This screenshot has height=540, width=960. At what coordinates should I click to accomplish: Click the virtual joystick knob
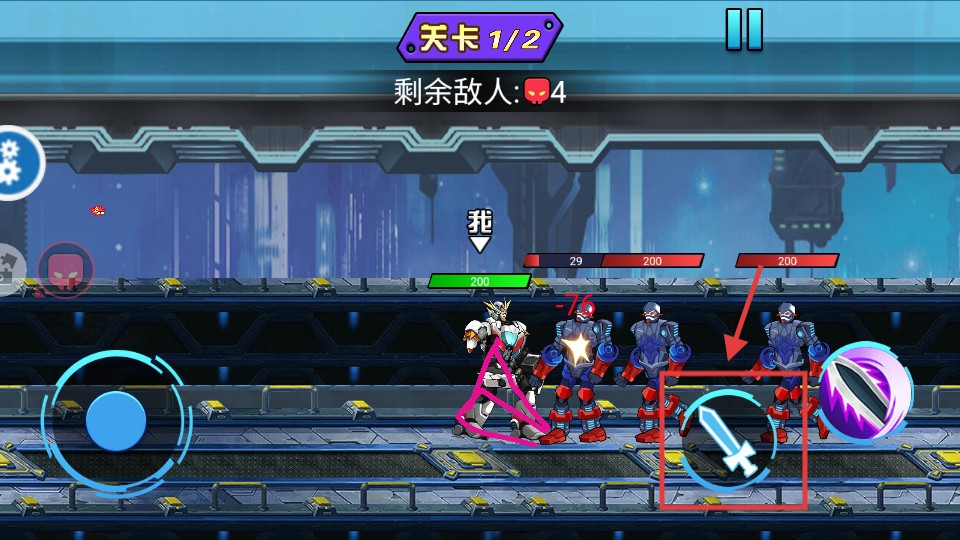click(x=116, y=420)
